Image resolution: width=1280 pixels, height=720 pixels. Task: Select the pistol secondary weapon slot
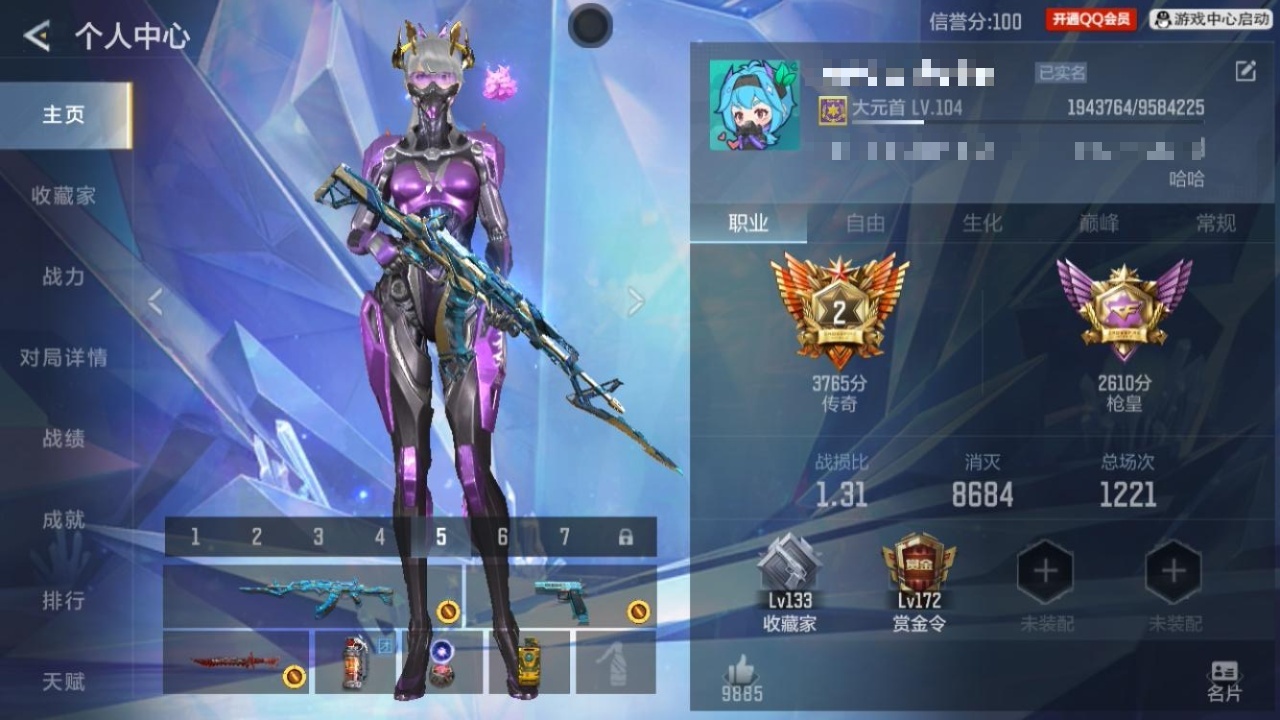click(x=563, y=596)
